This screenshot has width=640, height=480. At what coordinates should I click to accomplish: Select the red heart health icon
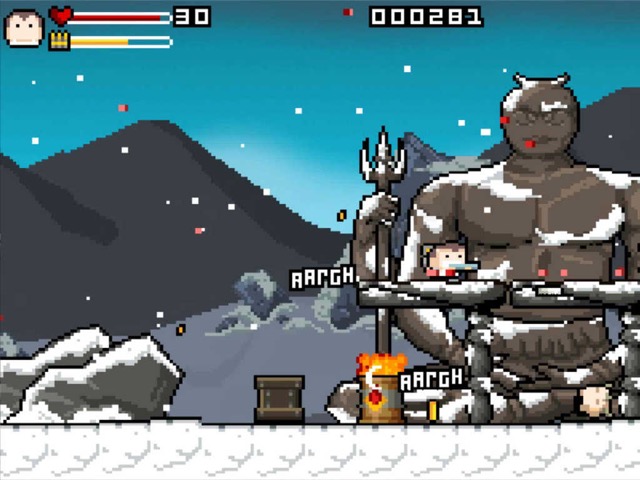[x=60, y=16]
